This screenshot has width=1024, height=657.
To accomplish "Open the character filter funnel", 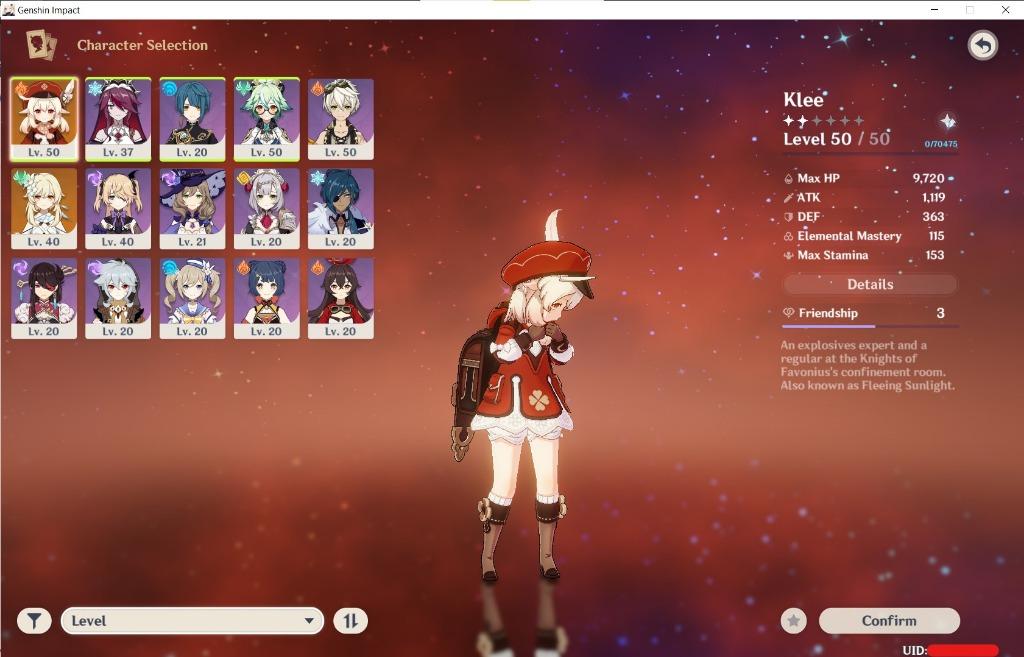I will (x=34, y=621).
